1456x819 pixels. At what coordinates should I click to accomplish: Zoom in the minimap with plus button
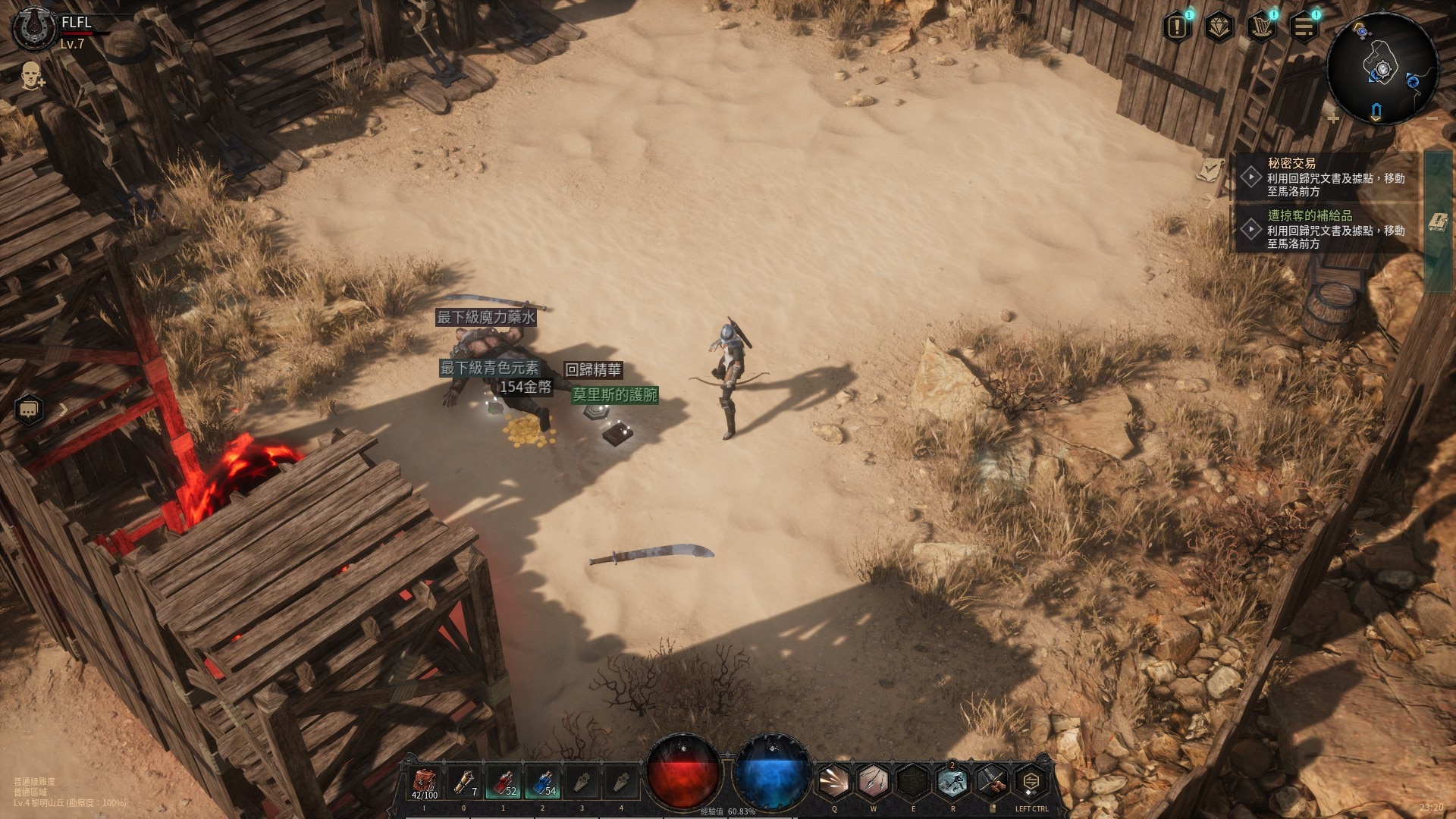pos(1333,118)
